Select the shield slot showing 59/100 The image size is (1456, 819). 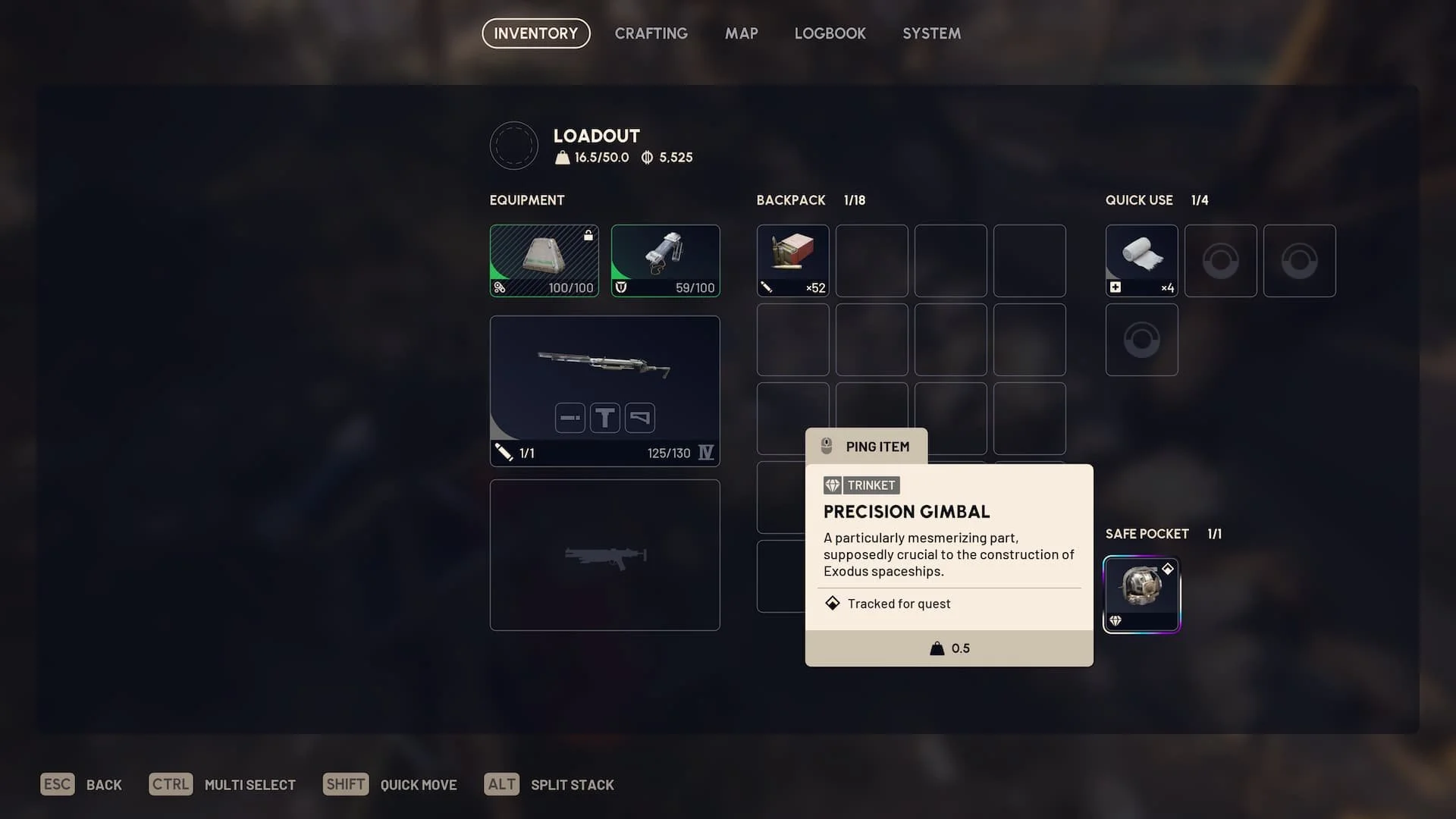665,260
